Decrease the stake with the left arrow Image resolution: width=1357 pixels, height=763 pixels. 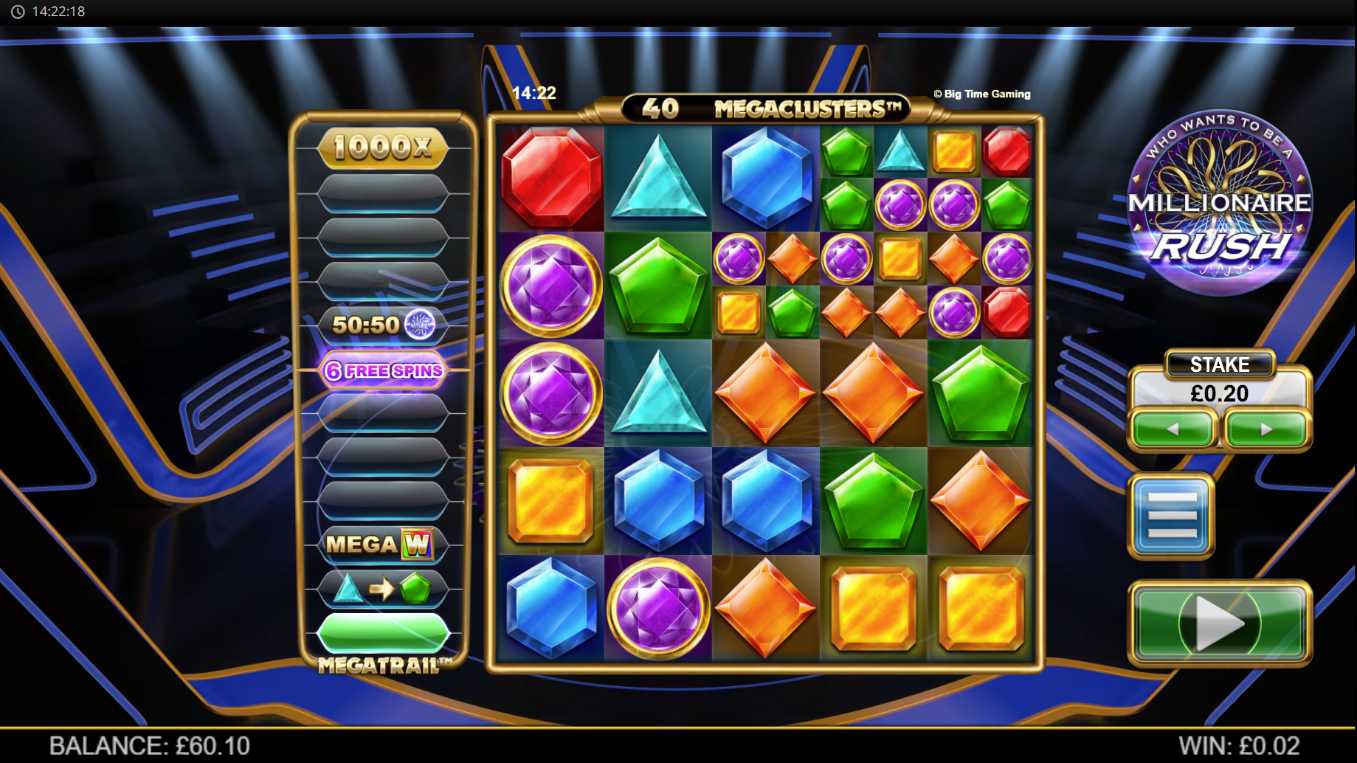(x=1174, y=429)
